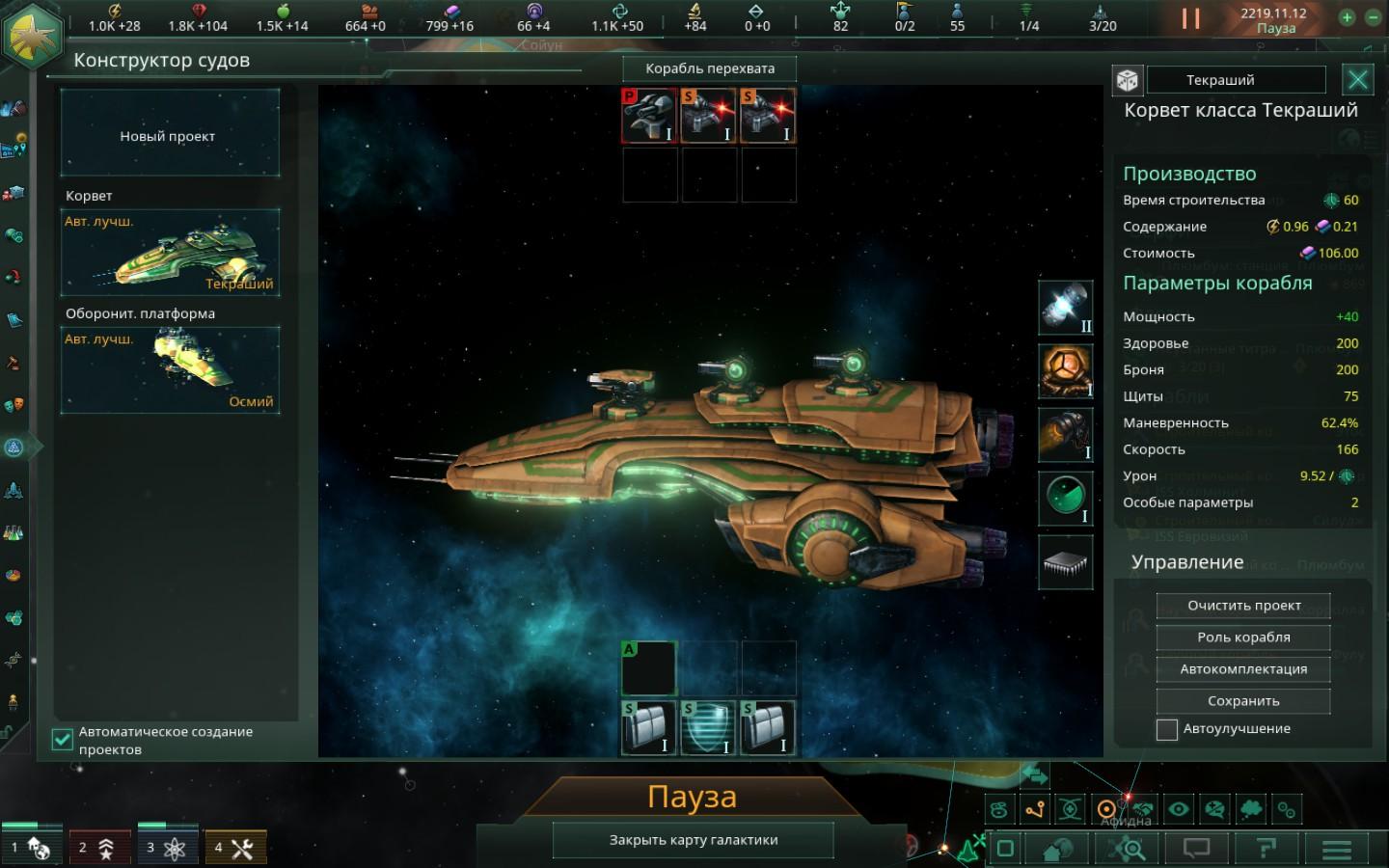The image size is (1389, 868).
Task: Click Закрыть карту галактики button
Action: click(693, 840)
